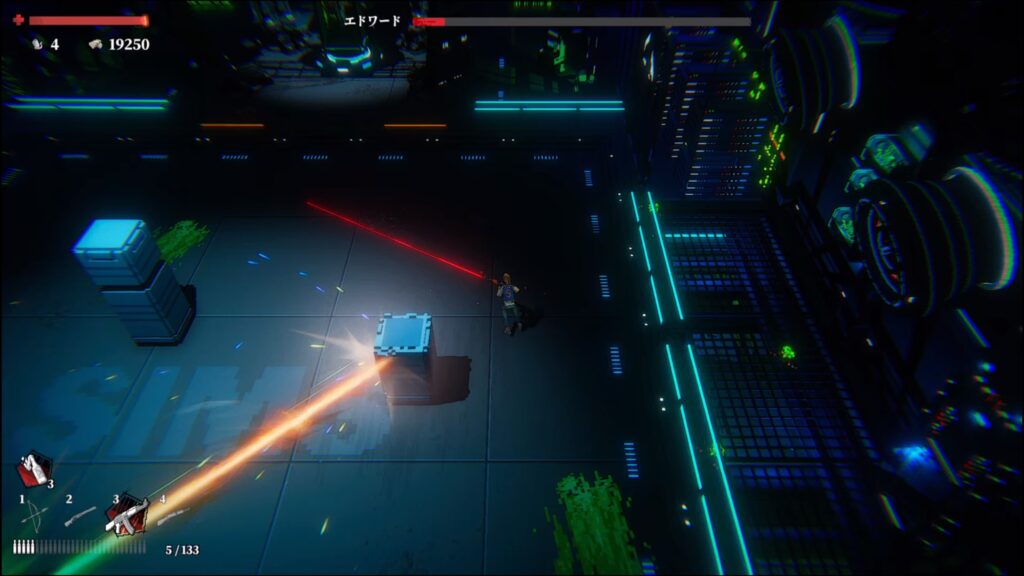Use the molotov bottle item icon
Screen dimensions: 1024x576
coord(33,469)
